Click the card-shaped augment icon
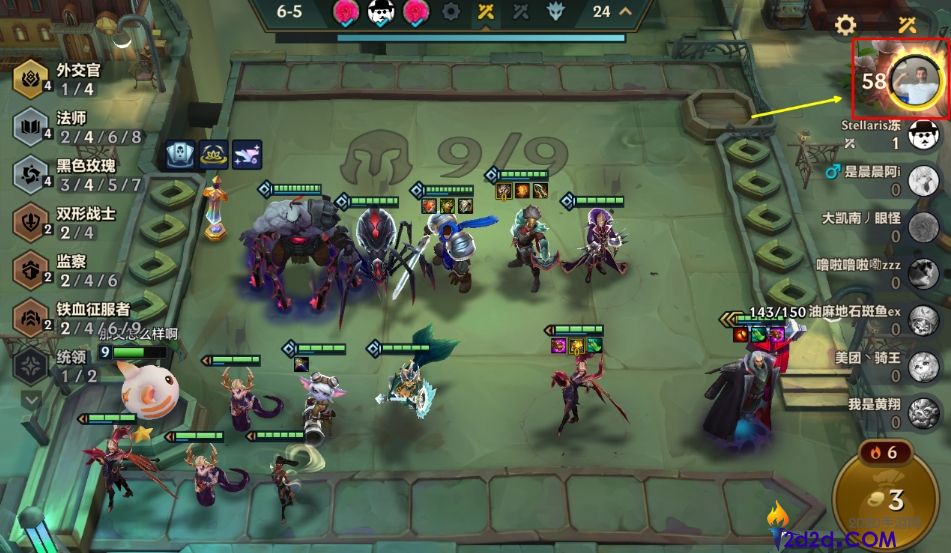Screen dimensions: 951x553 point(182,154)
